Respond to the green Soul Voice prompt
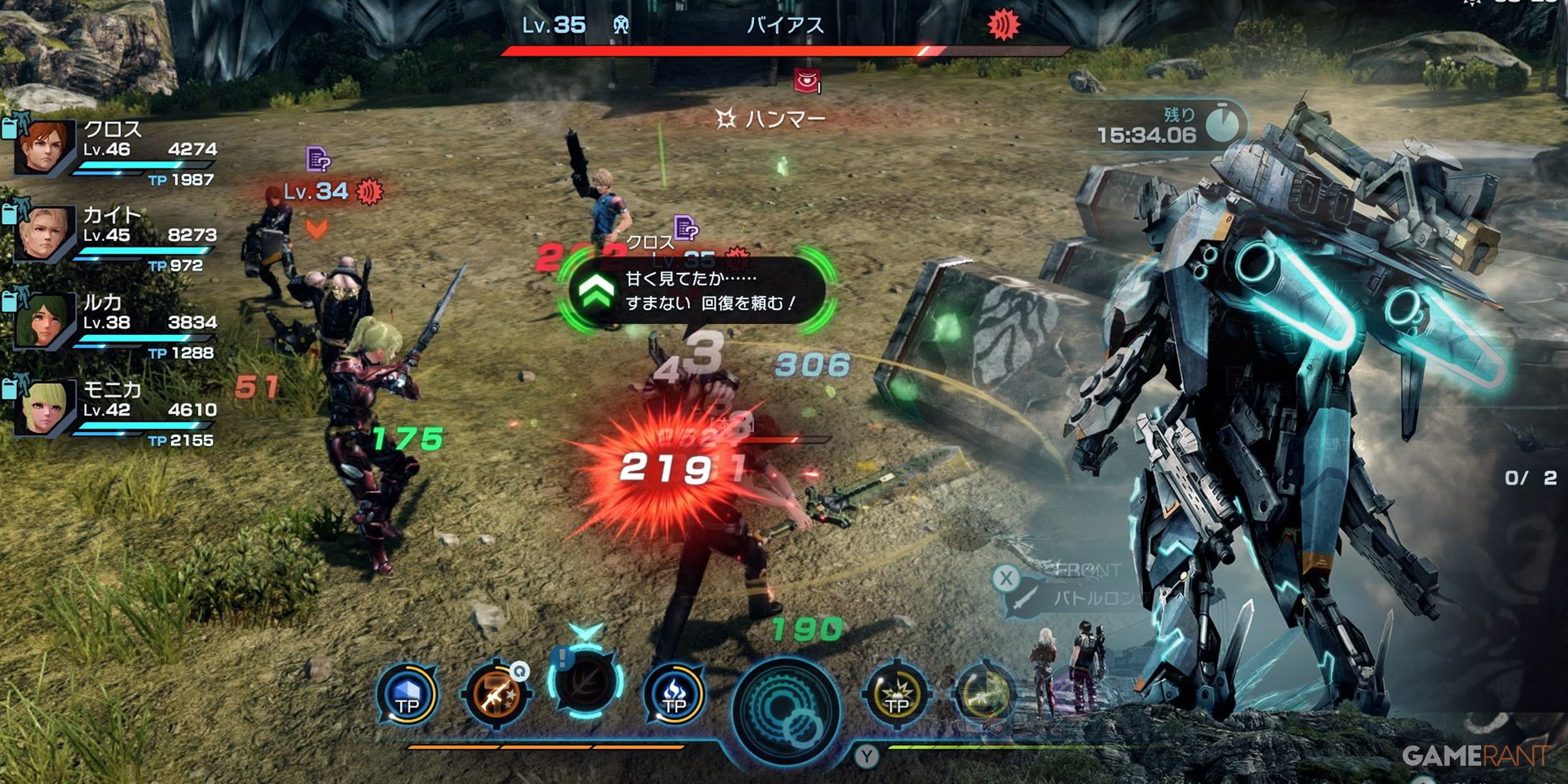Viewport: 1568px width, 784px height. (x=597, y=292)
